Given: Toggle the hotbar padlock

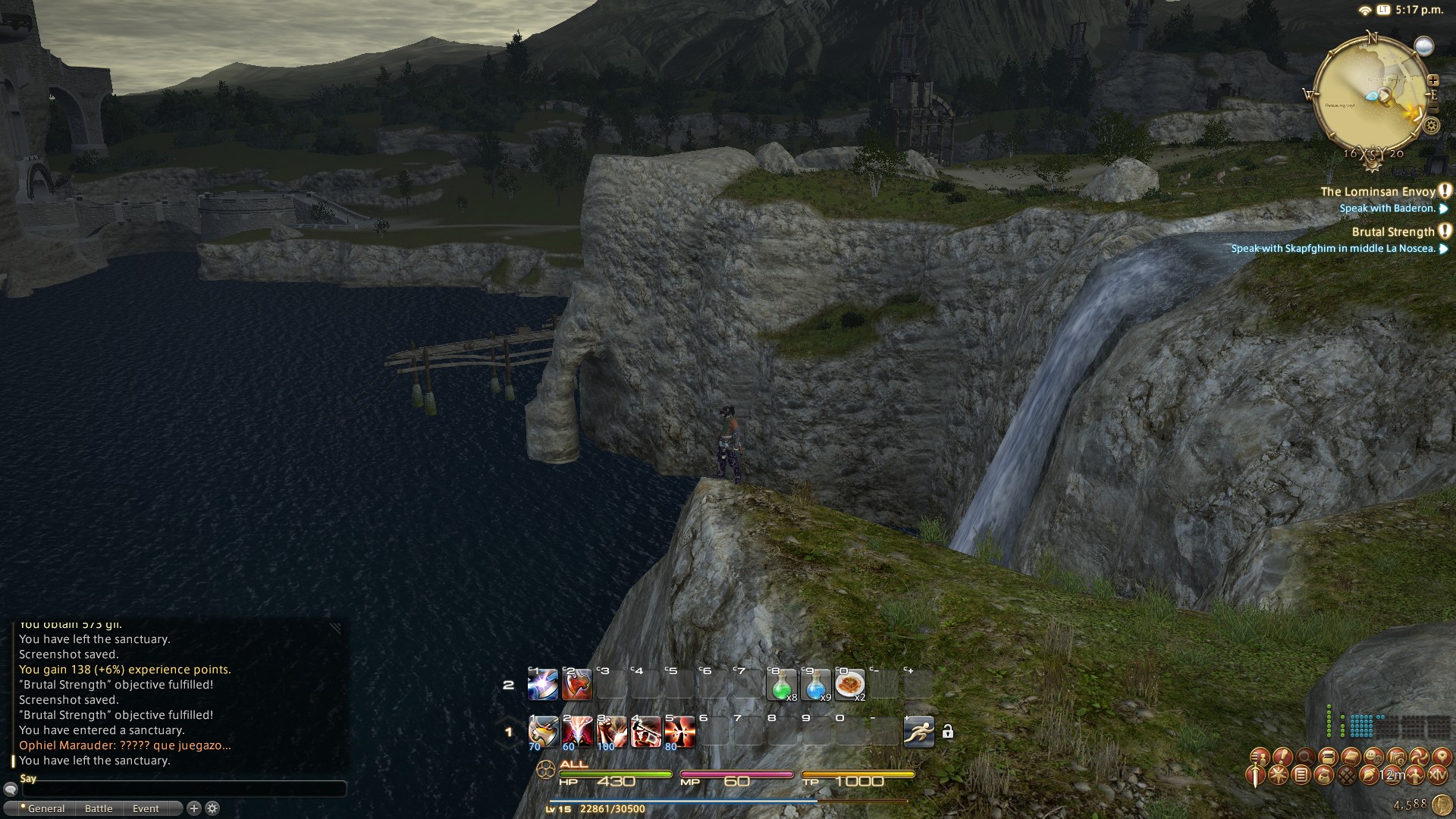Looking at the screenshot, I should pyautogui.click(x=948, y=732).
